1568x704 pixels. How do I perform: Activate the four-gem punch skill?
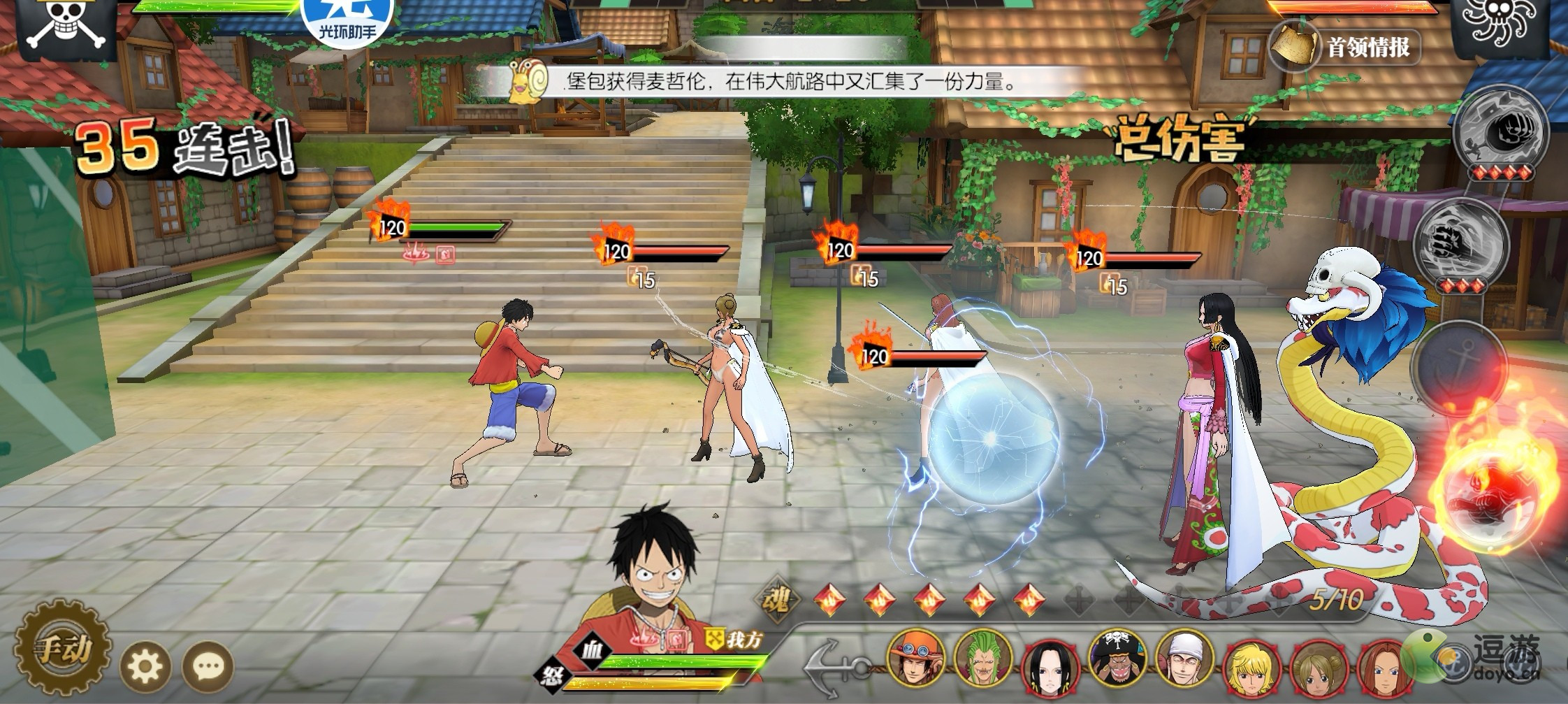click(1500, 133)
